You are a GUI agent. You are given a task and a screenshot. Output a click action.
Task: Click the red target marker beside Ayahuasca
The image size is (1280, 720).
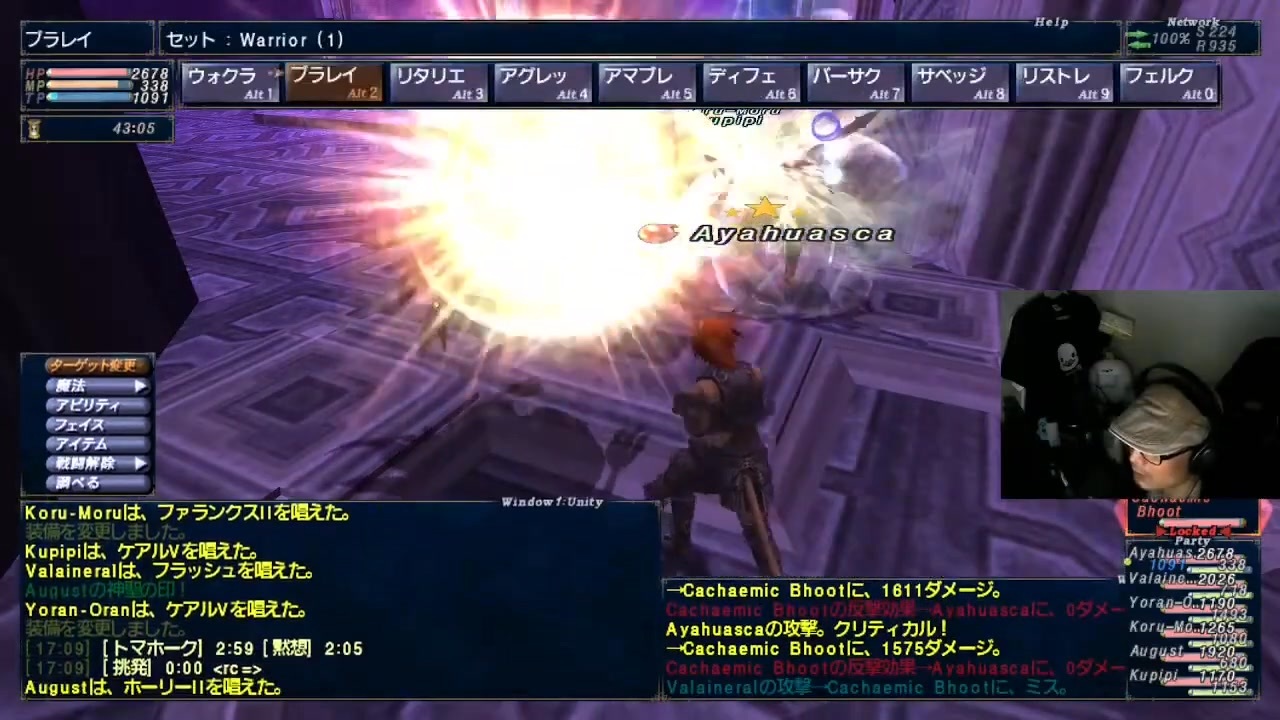657,232
